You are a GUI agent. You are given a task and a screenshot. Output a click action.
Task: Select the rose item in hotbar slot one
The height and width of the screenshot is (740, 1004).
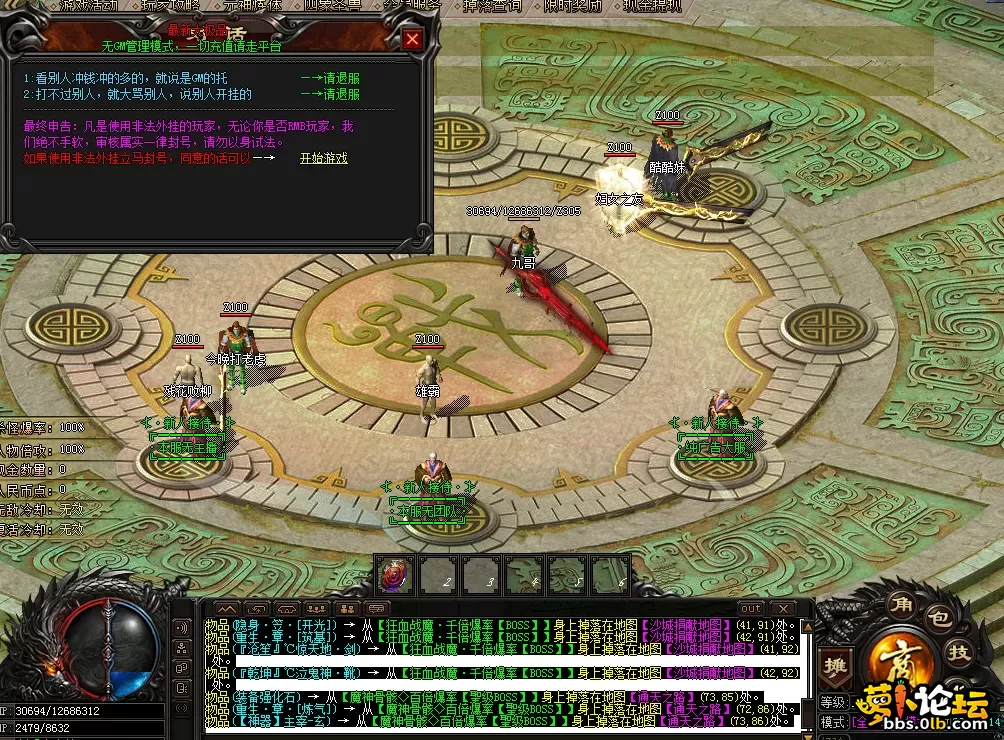click(x=395, y=575)
